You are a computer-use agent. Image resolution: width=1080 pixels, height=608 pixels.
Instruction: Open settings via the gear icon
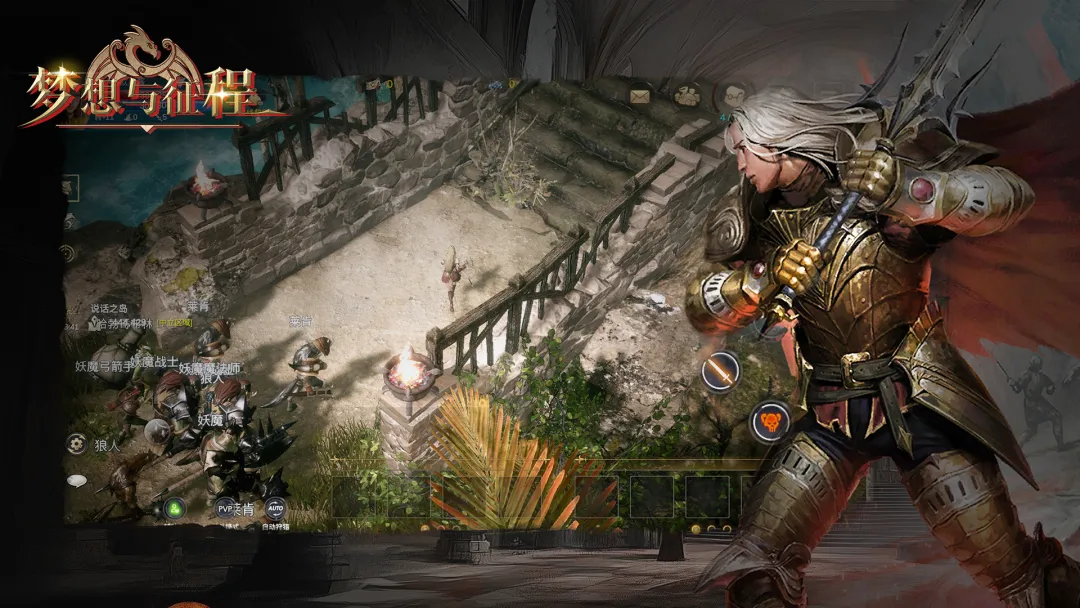(76, 443)
